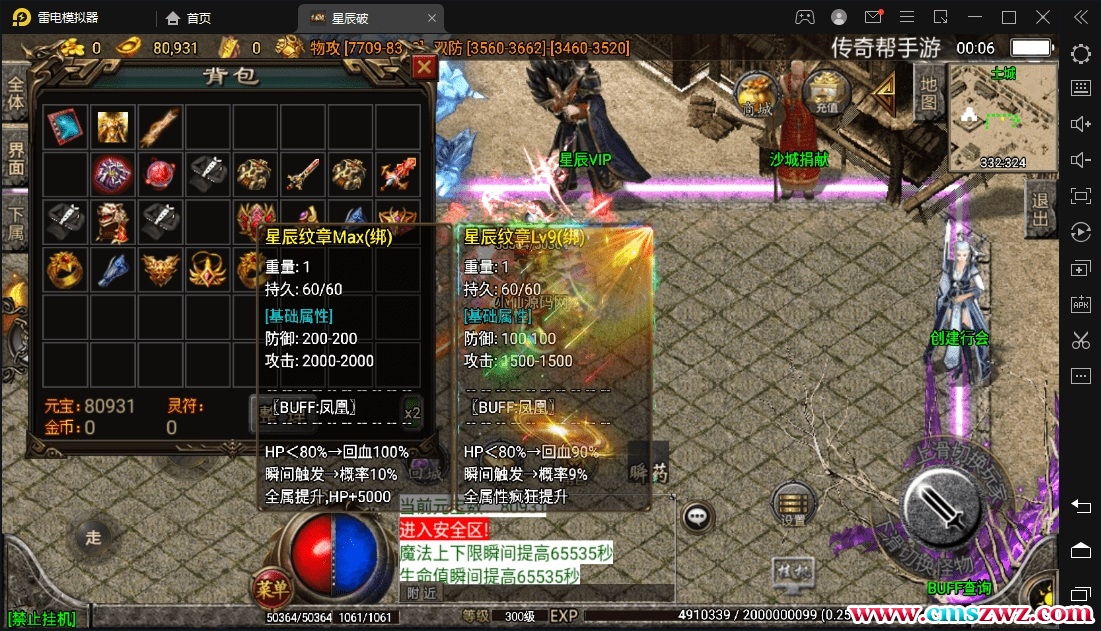The width and height of the screenshot is (1101, 631).
Task: Click the minimap of 土城
Action: [1002, 118]
